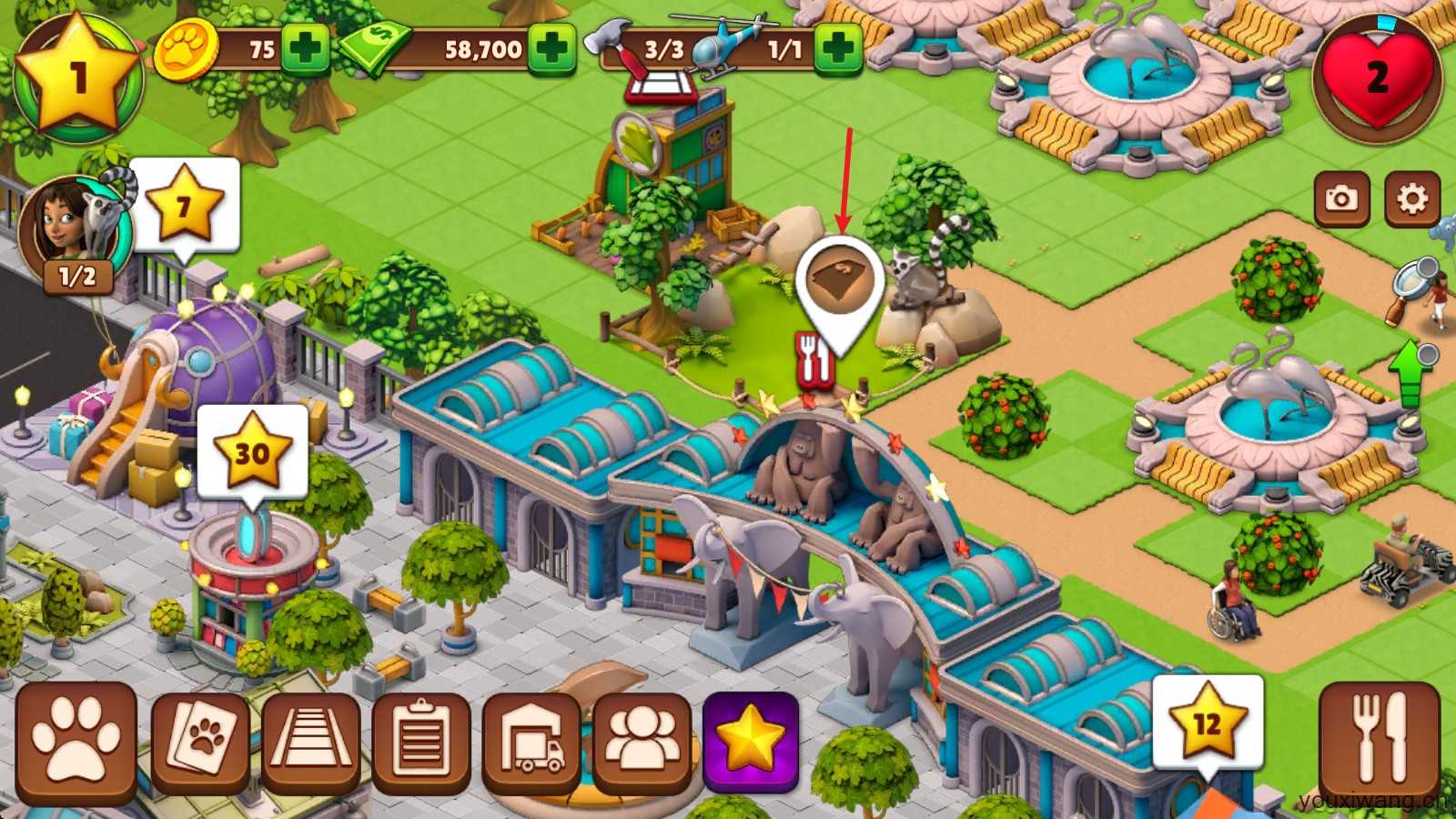Screen dimensions: 1456x819
Task: Collect the 30-star reward bubble
Action: [252, 451]
